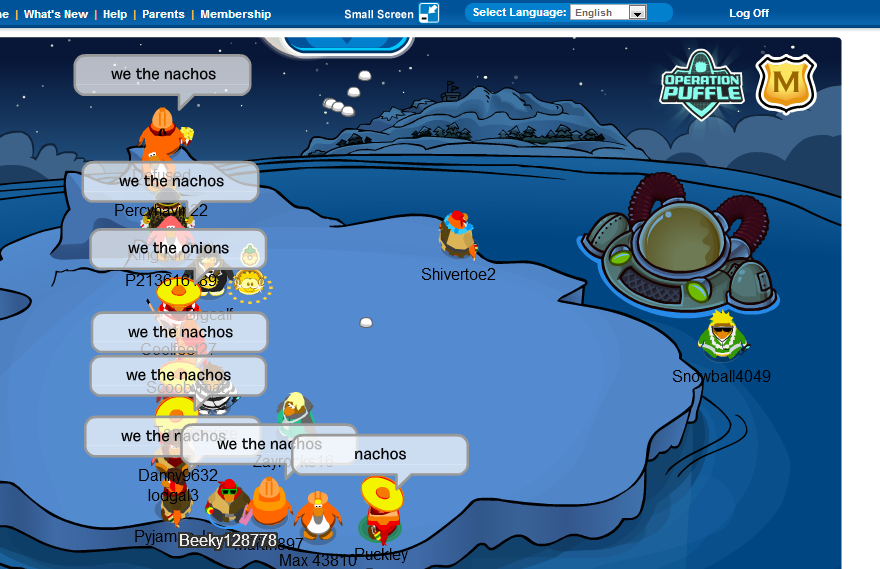Open the Operation Puffle badge
880x569 pixels.
pos(701,84)
